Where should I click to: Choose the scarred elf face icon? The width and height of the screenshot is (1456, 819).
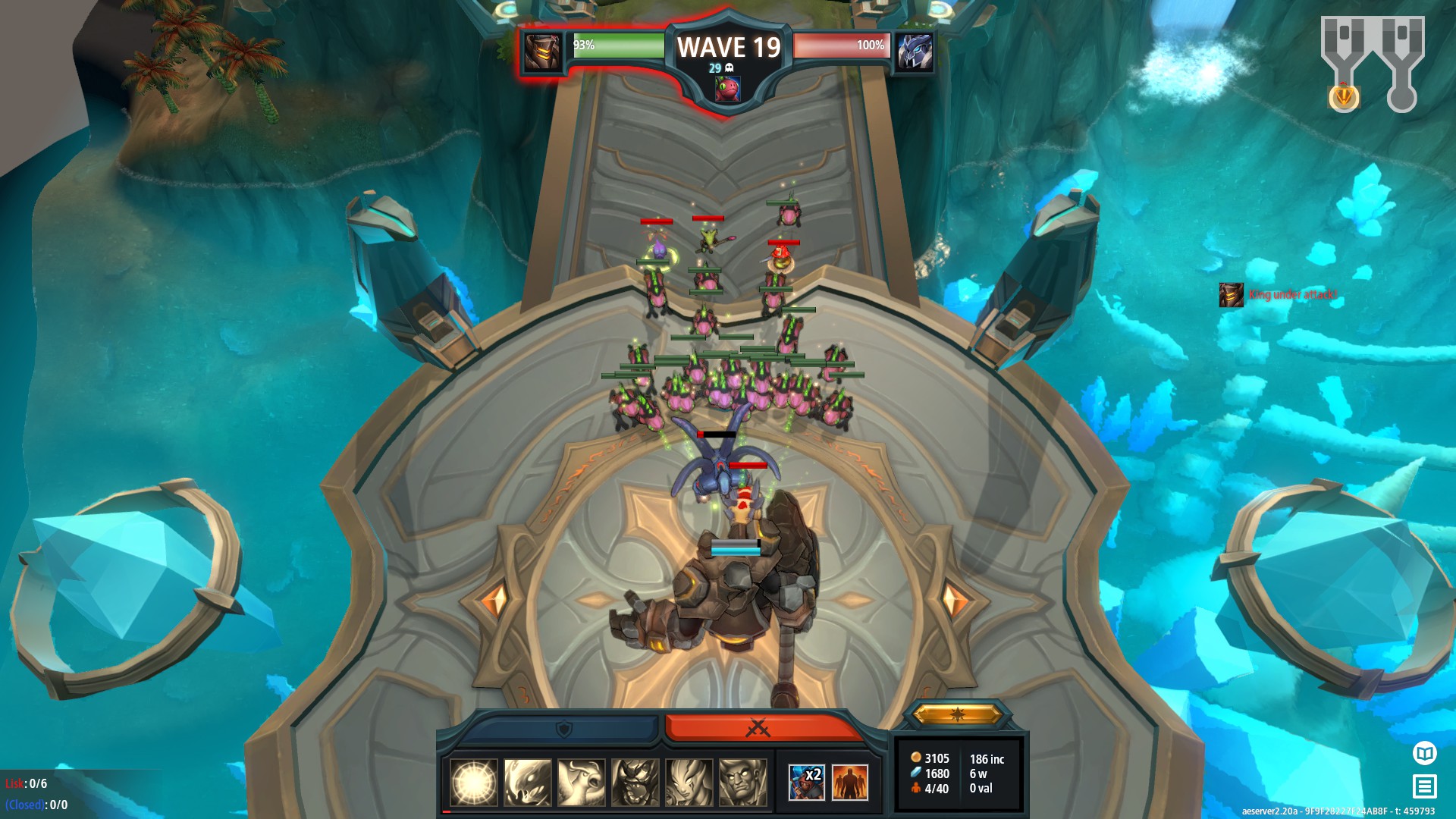click(689, 782)
